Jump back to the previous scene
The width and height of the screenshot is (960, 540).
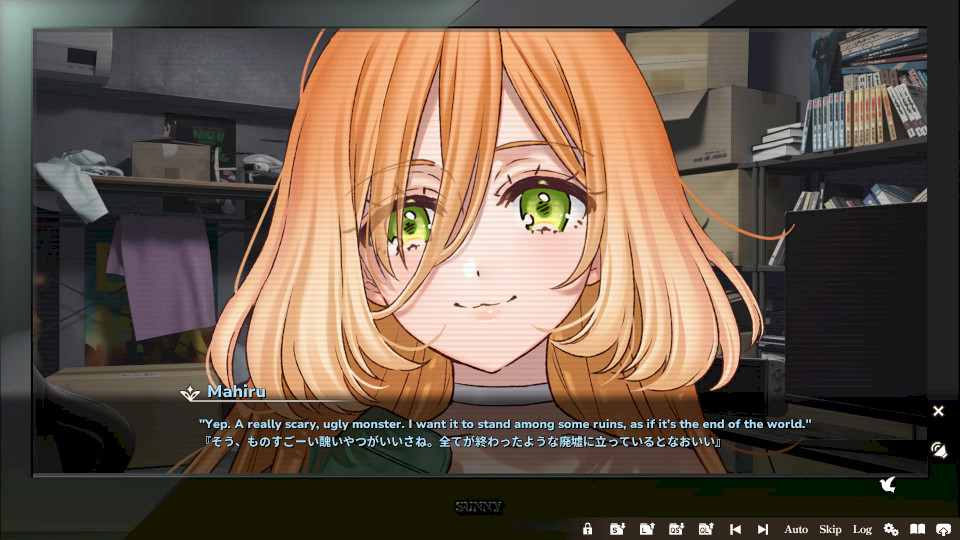735,529
